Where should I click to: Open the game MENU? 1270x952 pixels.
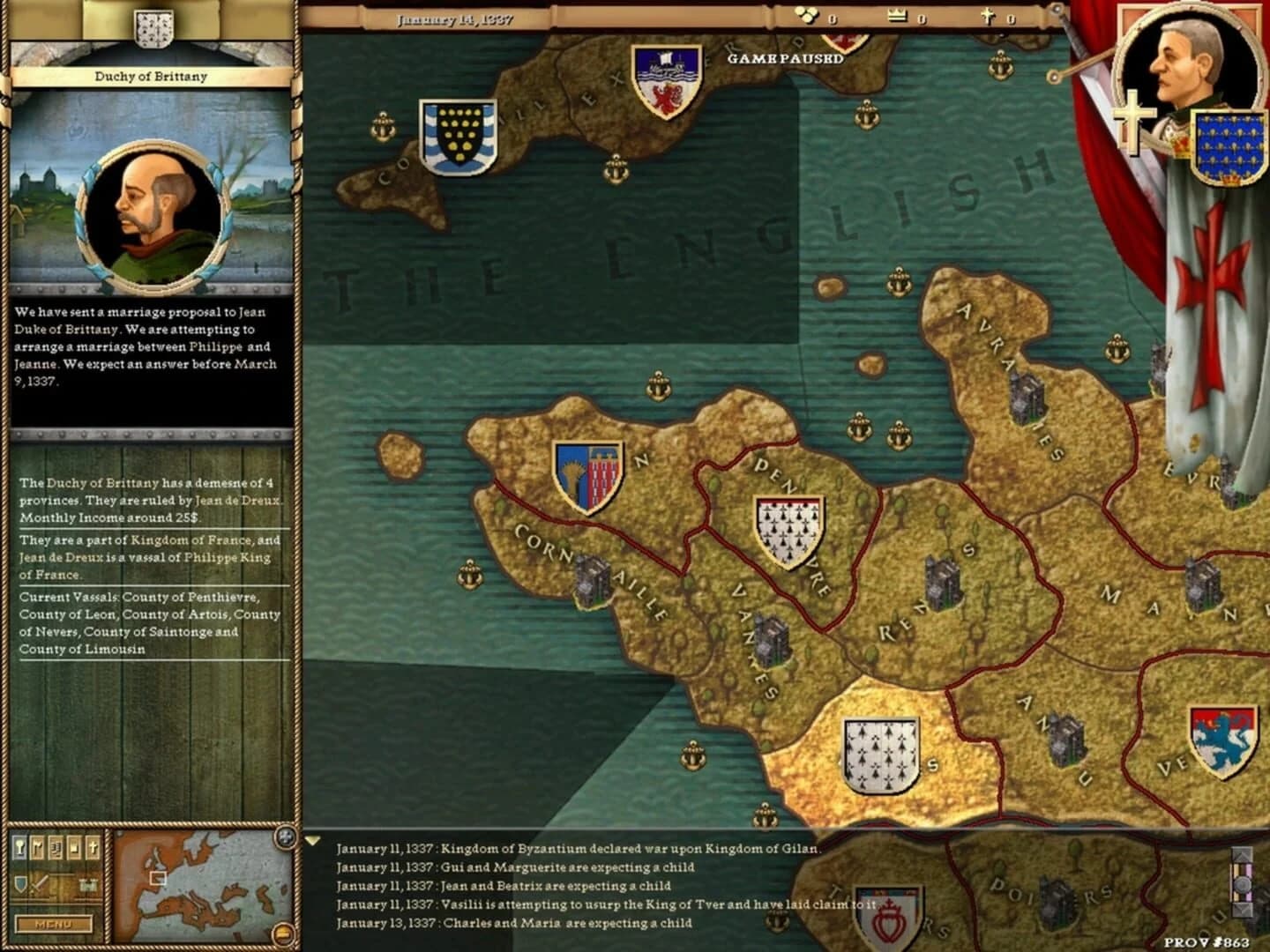pyautogui.click(x=53, y=925)
